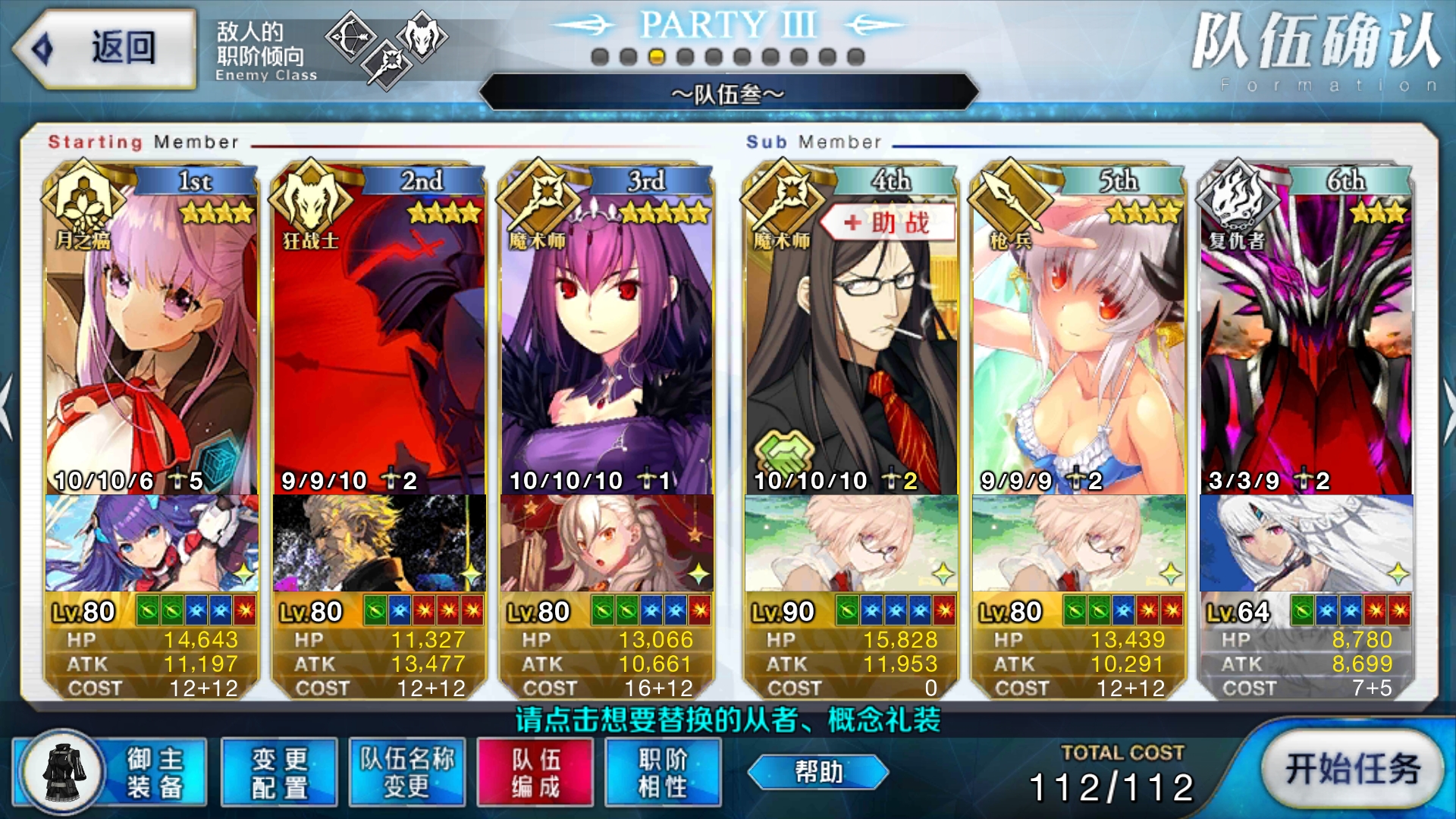Screen dimensions: 1456x819
Task: Open the 御主装备 Mystic Code menu
Action: pyautogui.click(x=110, y=772)
